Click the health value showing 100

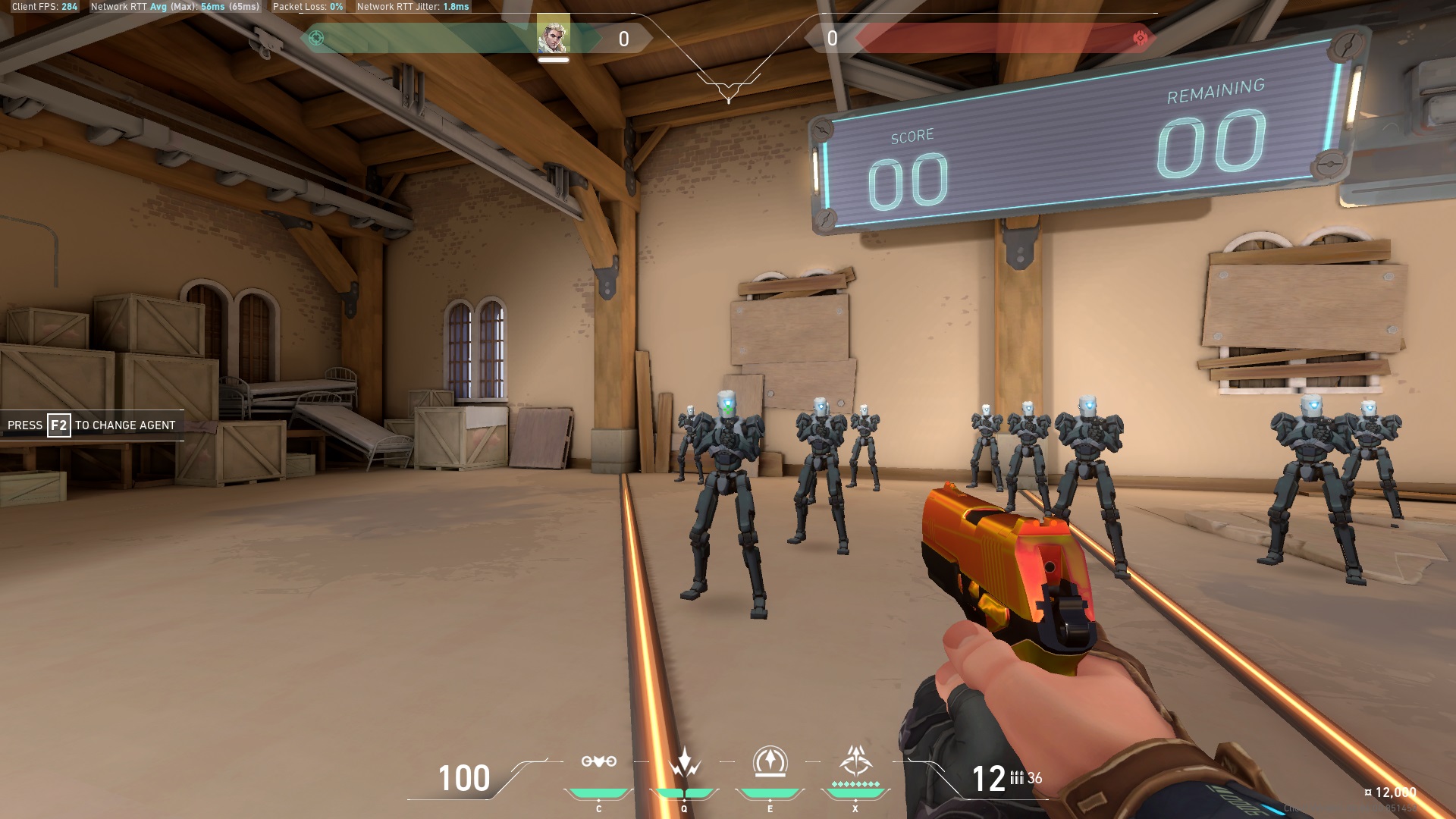[x=463, y=777]
